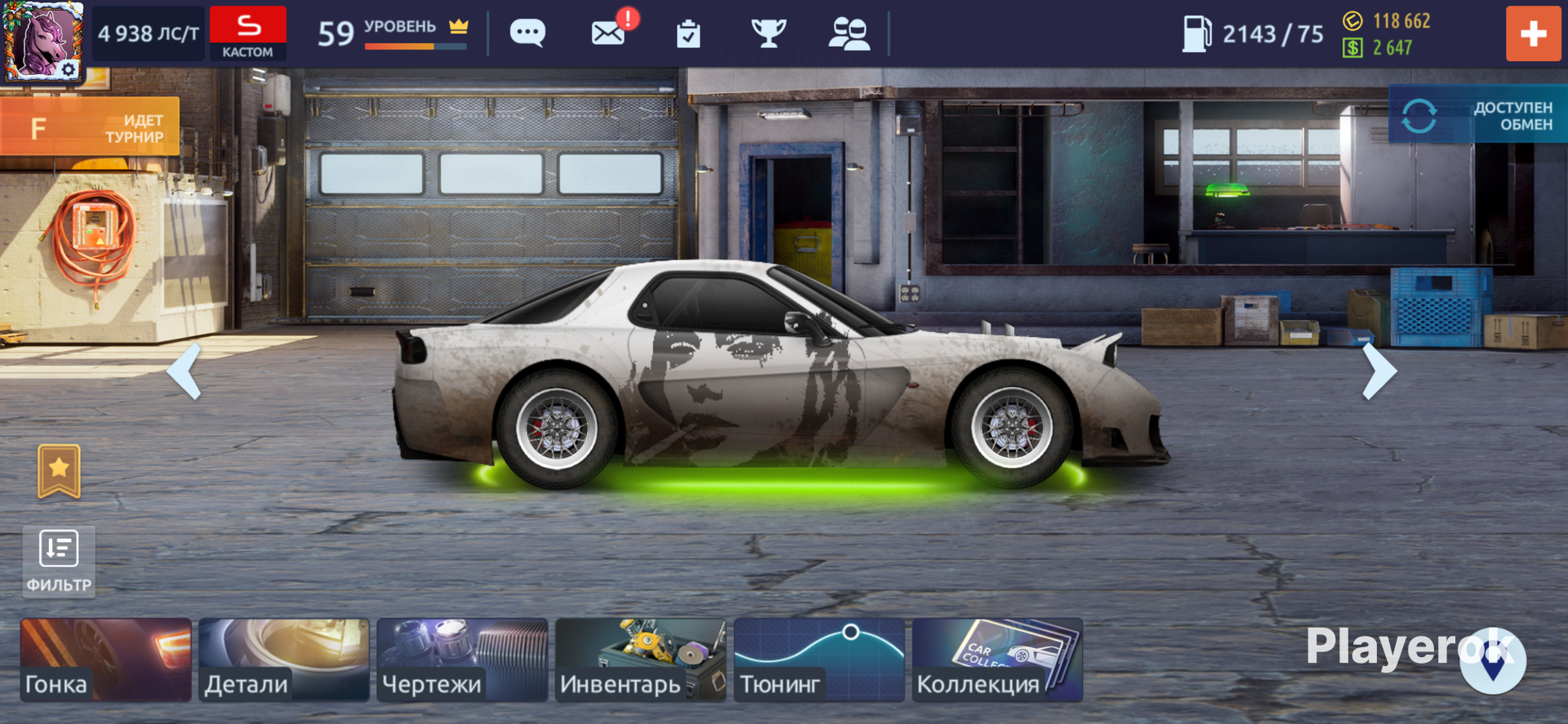View the trophy leaderboard
The image size is (1568, 724).
[x=768, y=33]
